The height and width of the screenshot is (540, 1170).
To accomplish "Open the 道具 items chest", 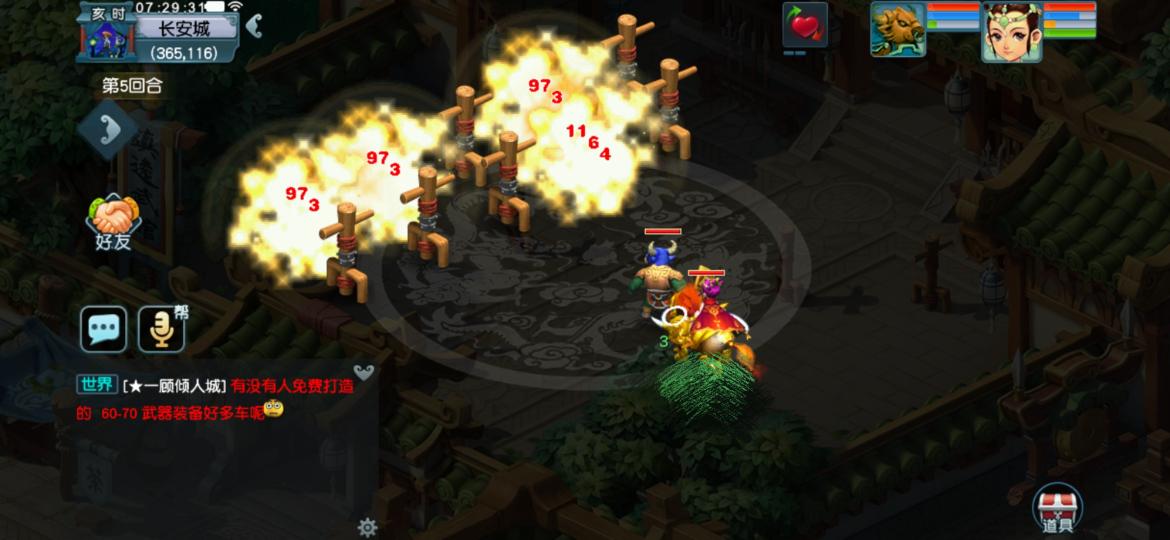I will pyautogui.click(x=1057, y=509).
